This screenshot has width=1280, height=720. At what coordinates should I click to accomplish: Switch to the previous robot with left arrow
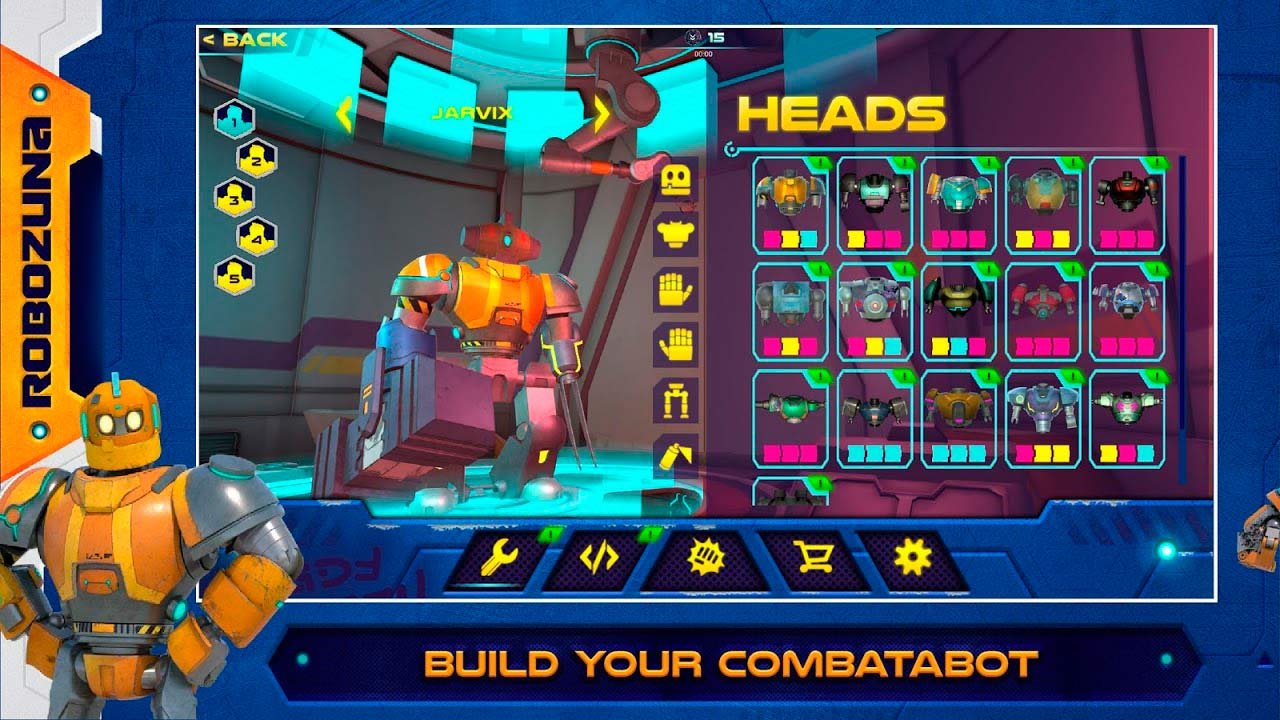pyautogui.click(x=344, y=114)
